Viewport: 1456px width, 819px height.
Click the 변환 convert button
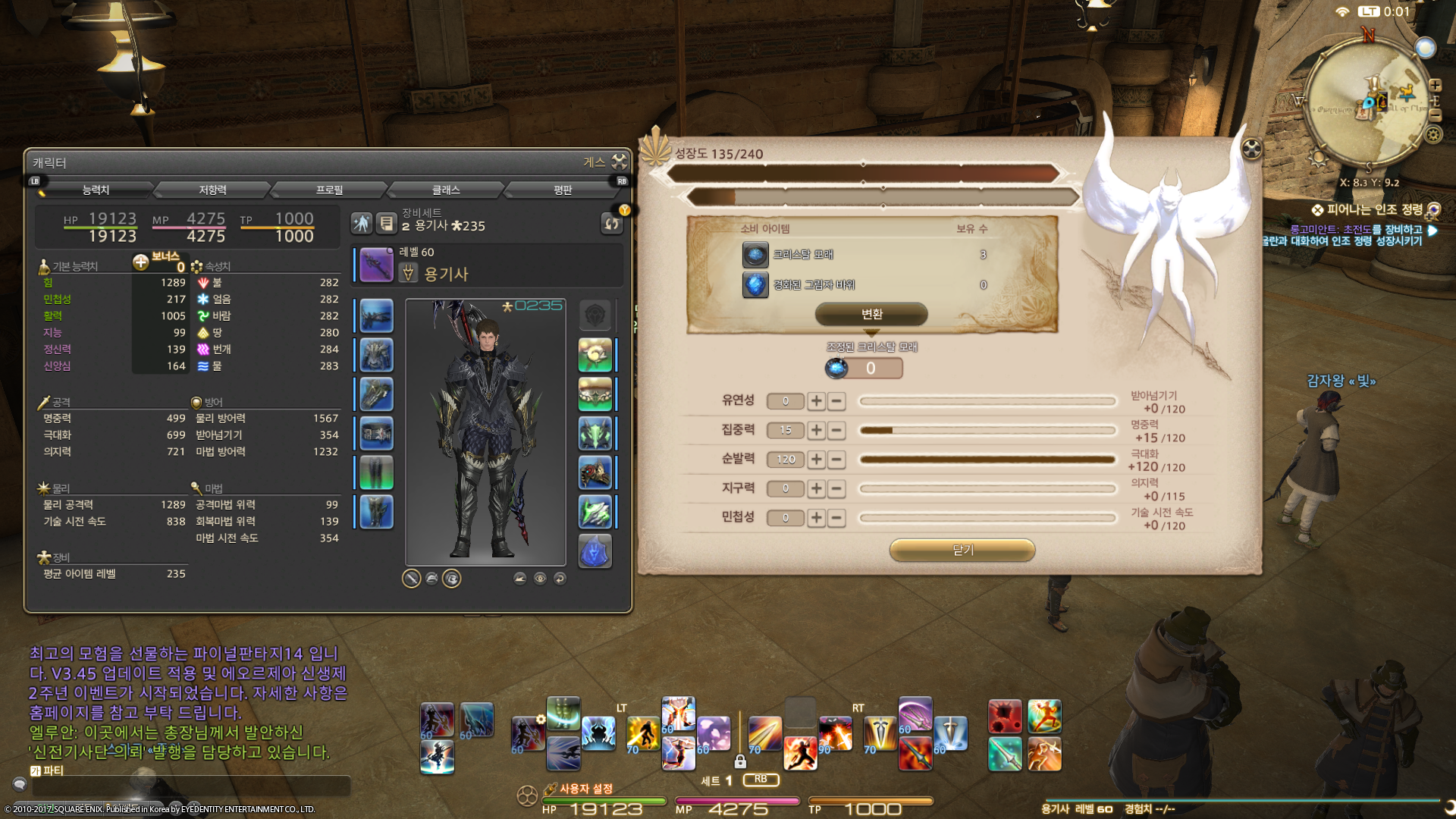(871, 314)
